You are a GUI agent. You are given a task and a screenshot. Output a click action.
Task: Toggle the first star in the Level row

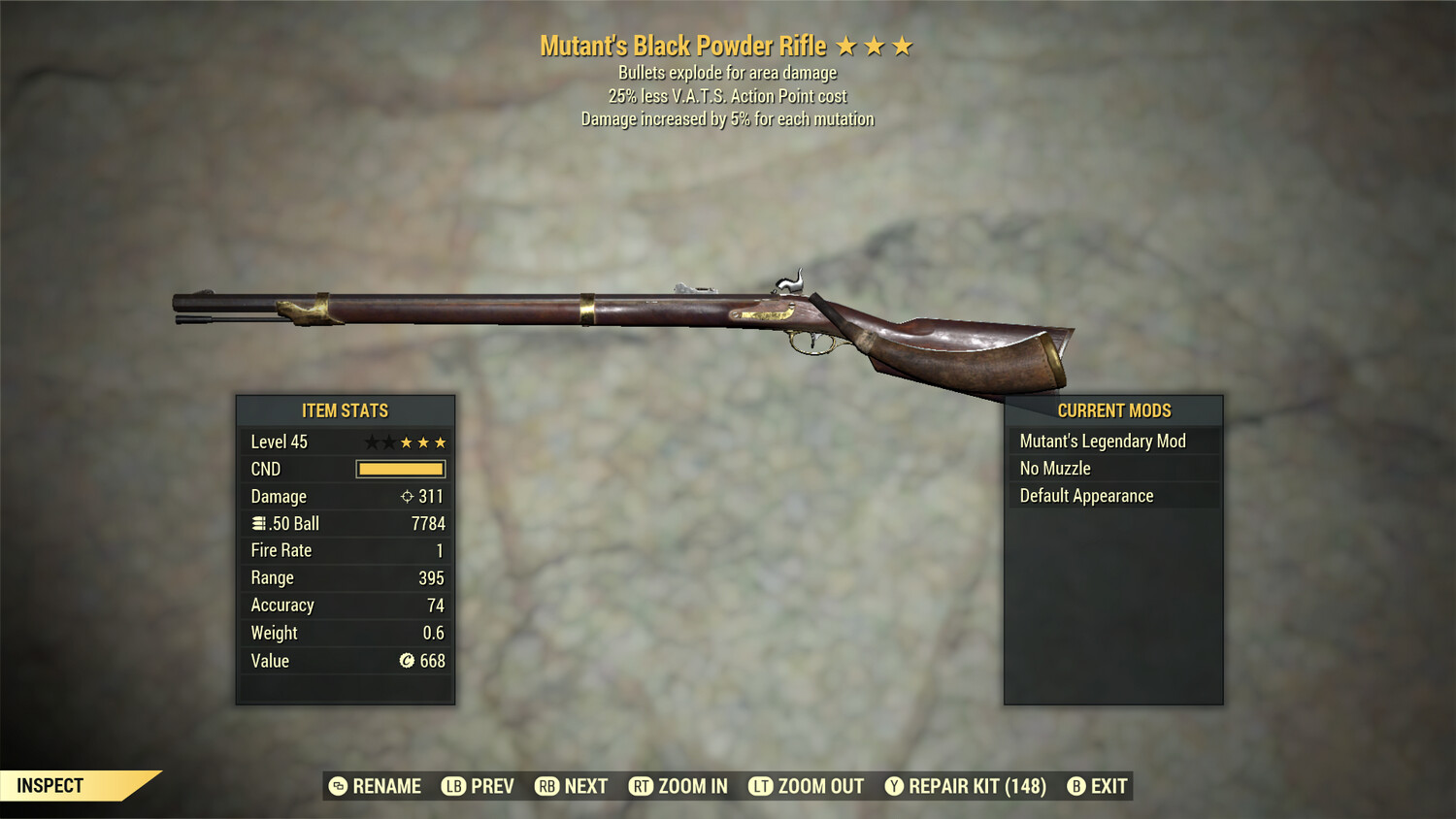(371, 442)
